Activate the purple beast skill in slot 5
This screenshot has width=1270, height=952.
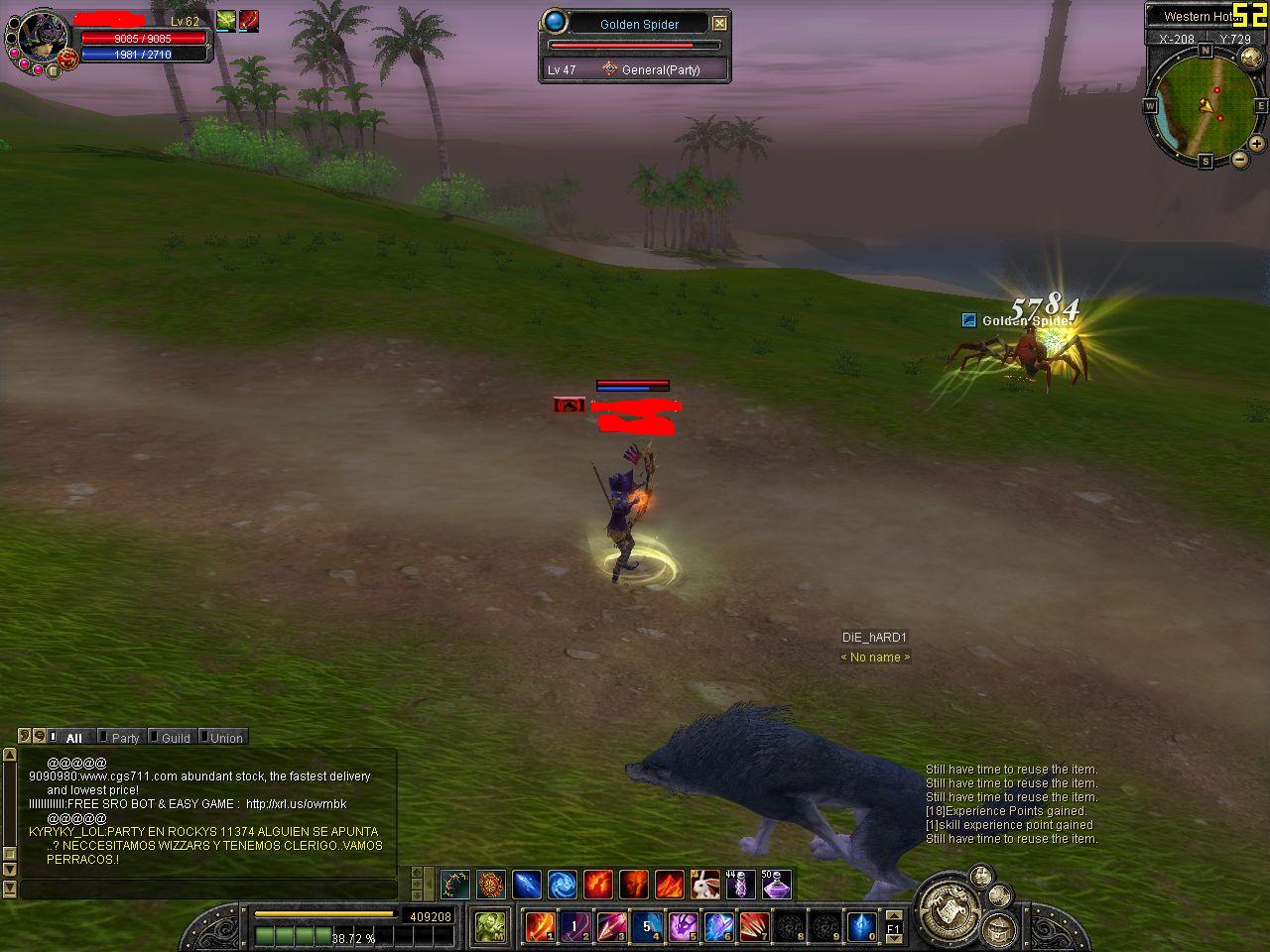pyautogui.click(x=682, y=927)
